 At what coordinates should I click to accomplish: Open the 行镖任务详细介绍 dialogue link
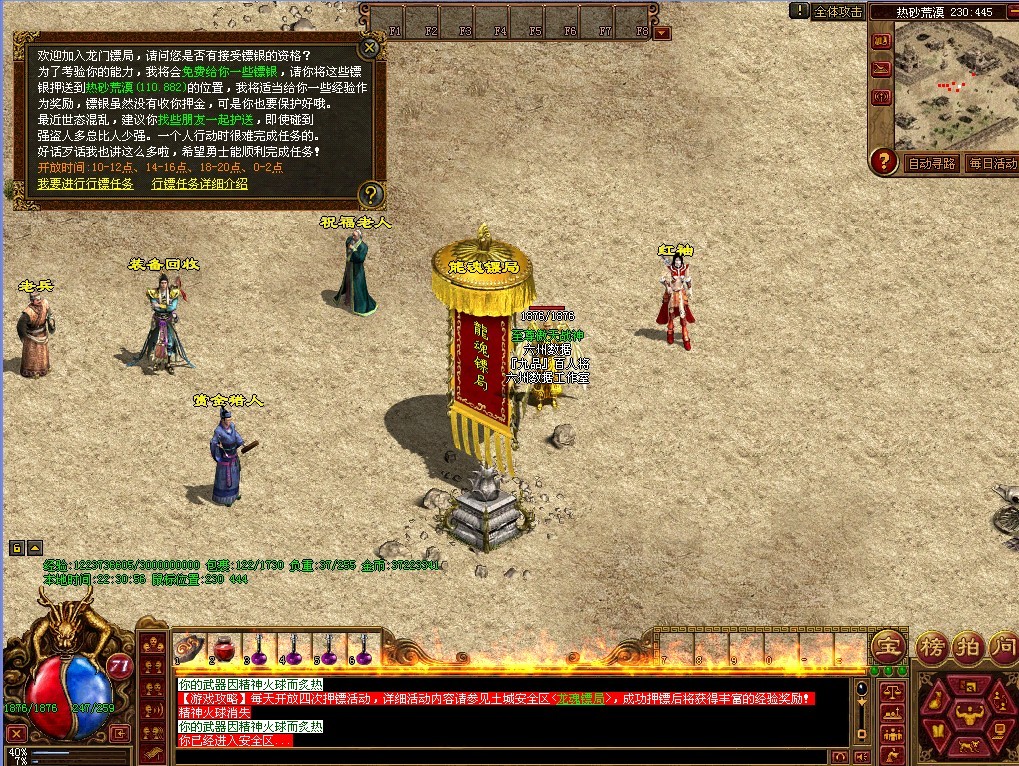click(200, 184)
